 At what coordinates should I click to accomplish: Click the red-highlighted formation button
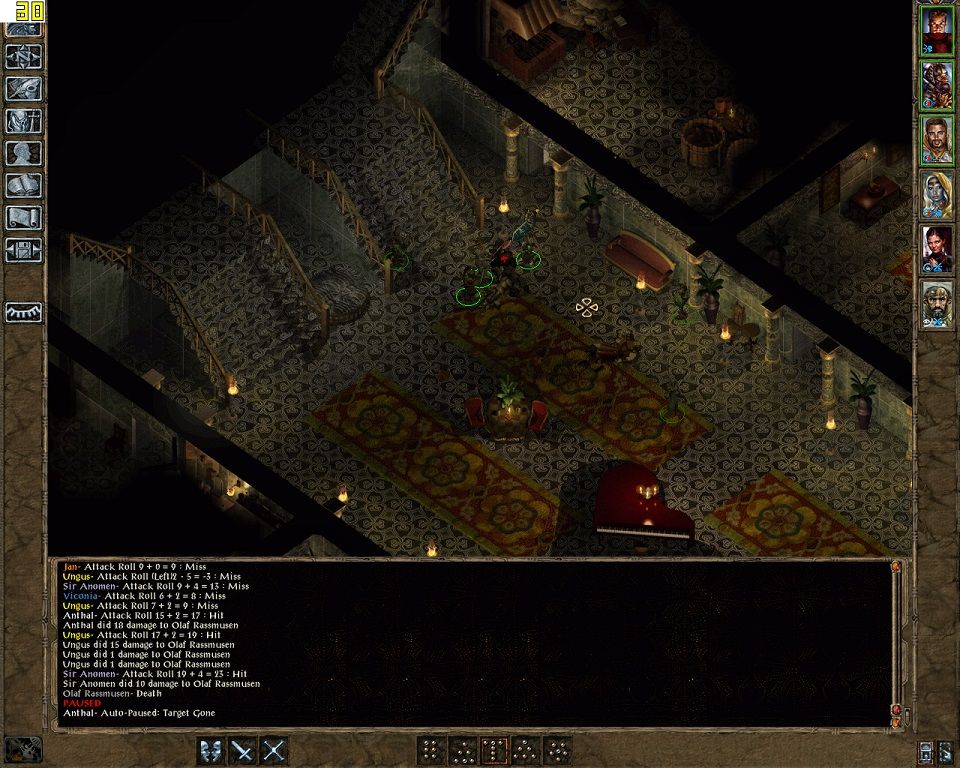tap(494, 750)
